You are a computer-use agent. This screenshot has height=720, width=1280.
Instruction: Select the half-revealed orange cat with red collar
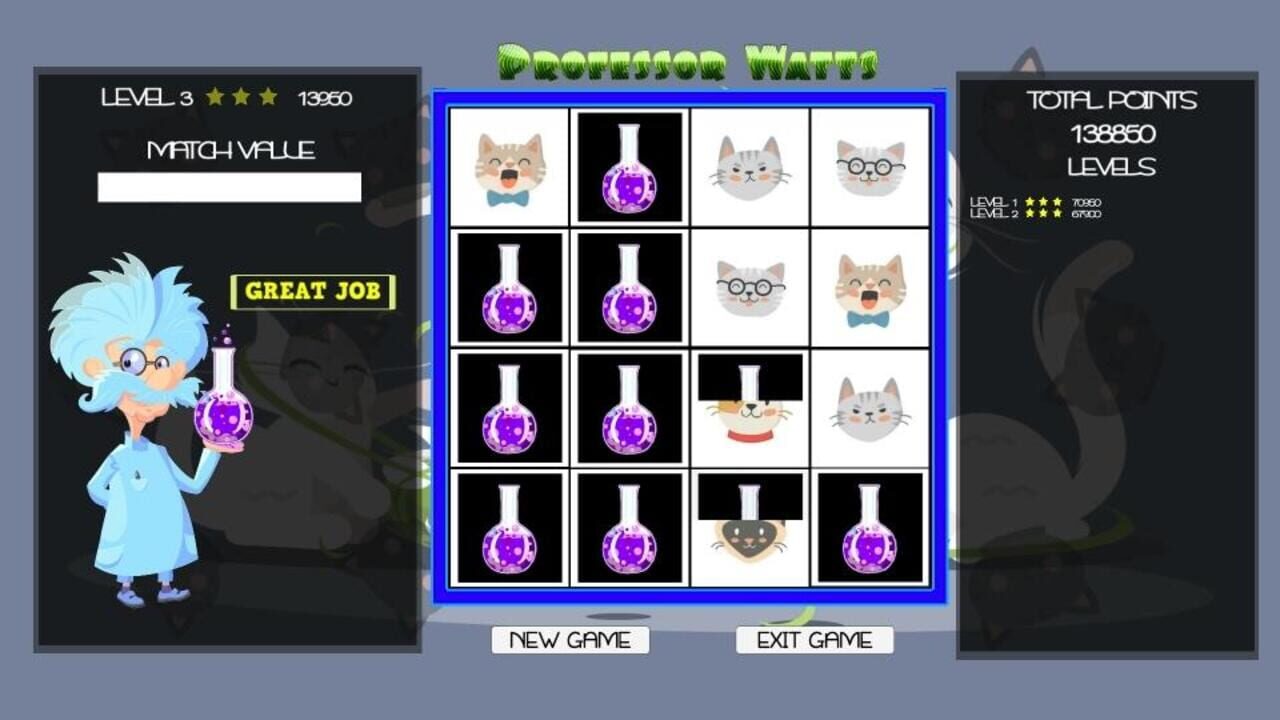point(750,405)
